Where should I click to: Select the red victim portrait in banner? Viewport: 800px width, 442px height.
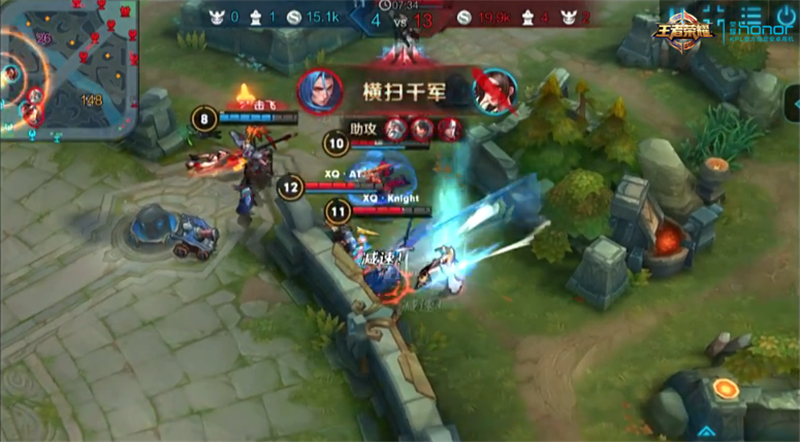[x=492, y=90]
